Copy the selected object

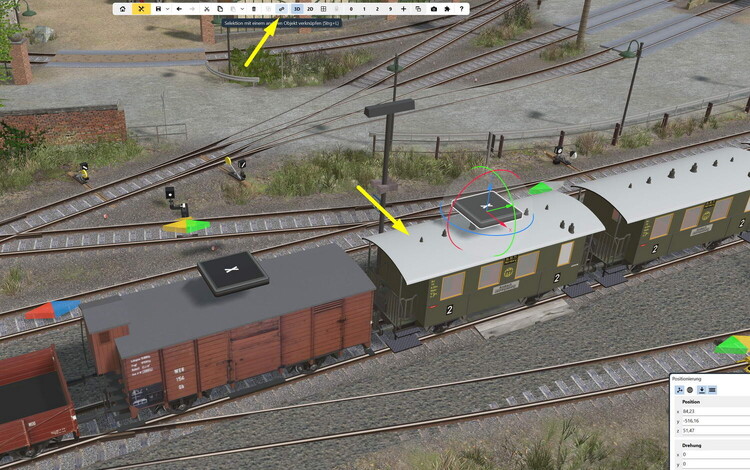pyautogui.click(x=220, y=9)
